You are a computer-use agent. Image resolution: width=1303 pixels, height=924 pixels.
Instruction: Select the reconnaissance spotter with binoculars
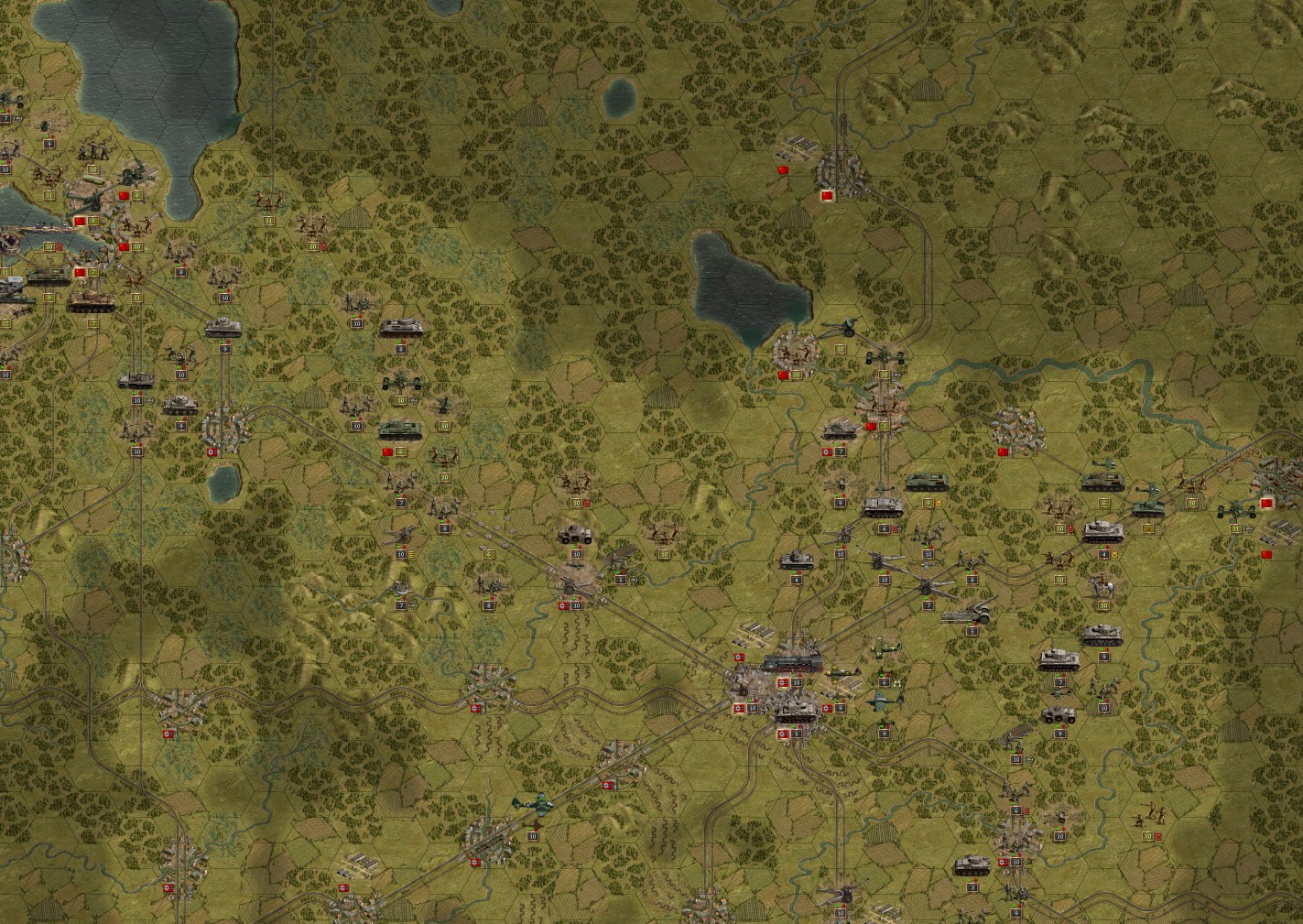tap(898, 682)
